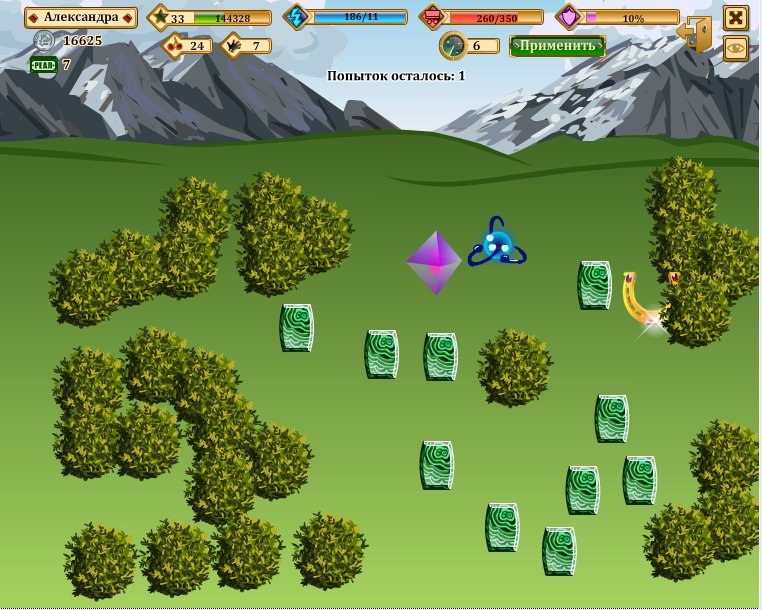Exit the location via the door icon
Viewport: 762px width, 610px height.
click(x=694, y=36)
